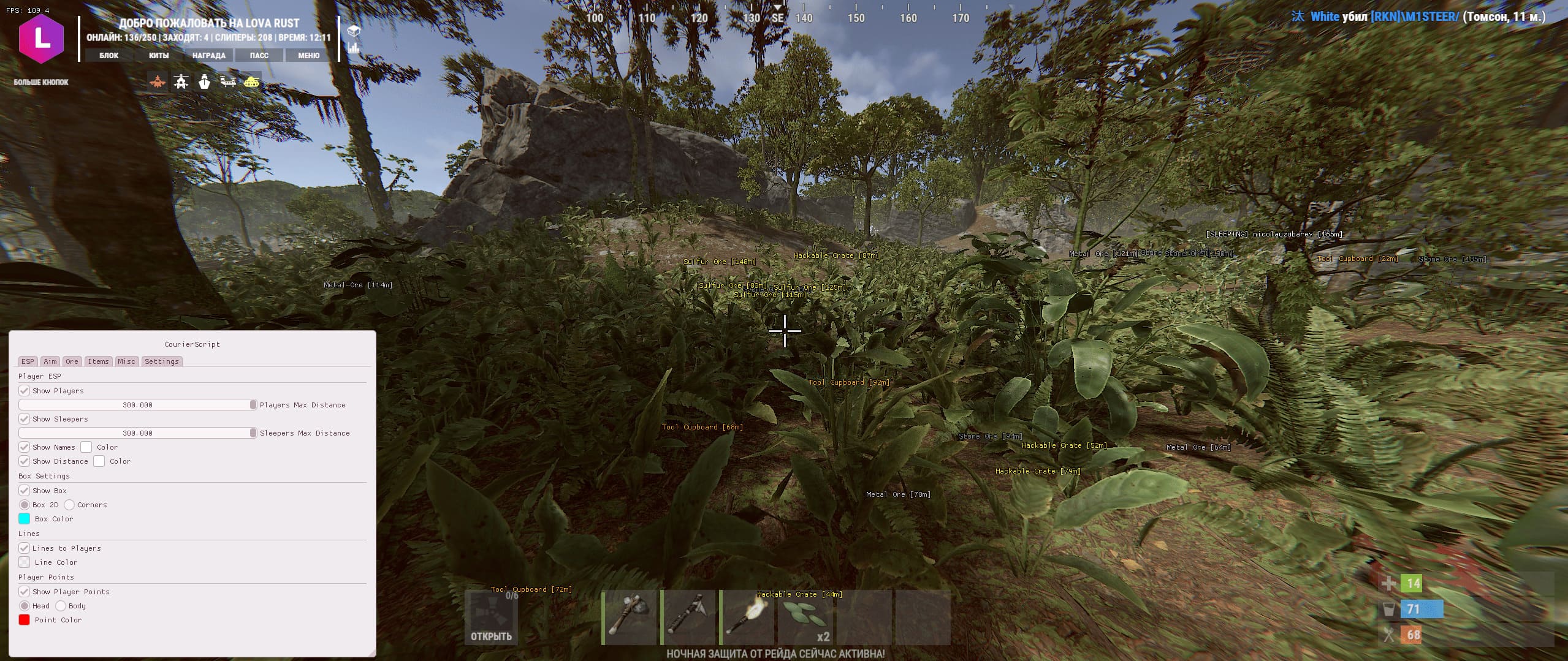This screenshot has height=661, width=1568.
Task: Open the КИТЫ kits menu
Action: pos(159,55)
